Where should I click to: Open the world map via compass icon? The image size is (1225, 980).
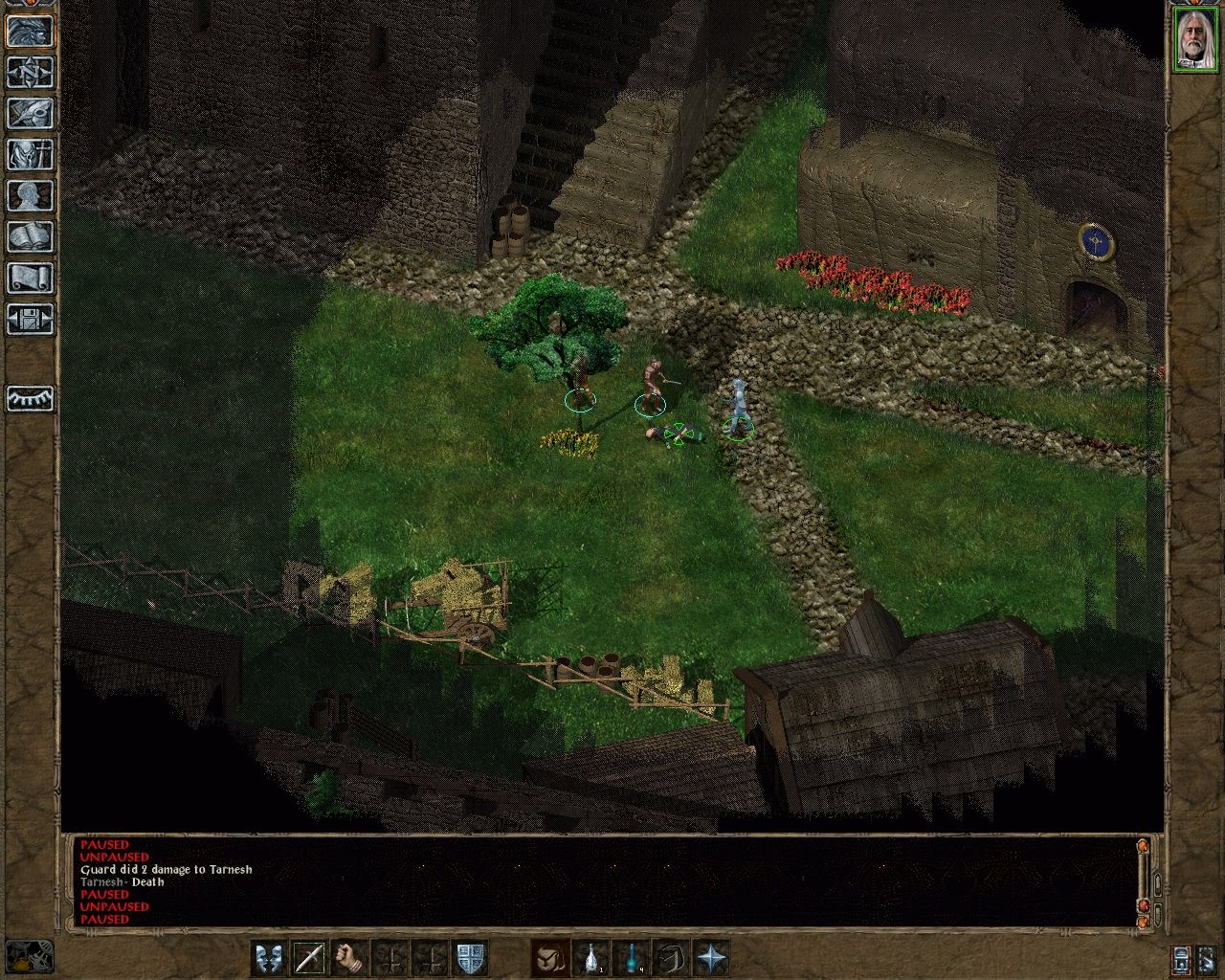(x=29, y=71)
